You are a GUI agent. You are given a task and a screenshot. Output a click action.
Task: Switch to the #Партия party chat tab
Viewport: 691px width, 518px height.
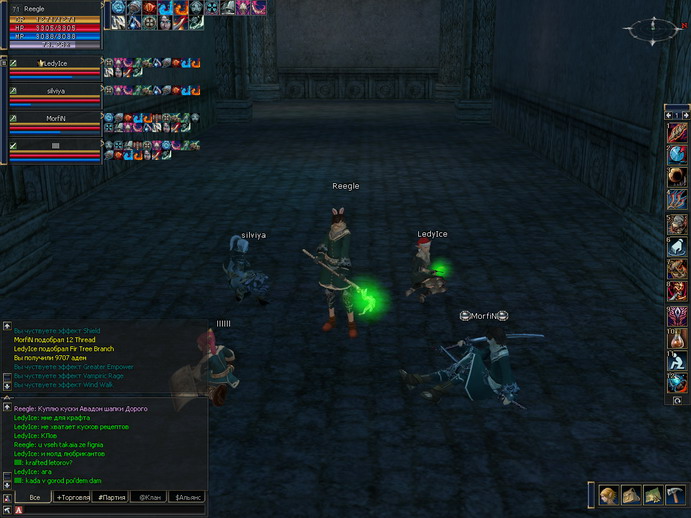(110, 497)
